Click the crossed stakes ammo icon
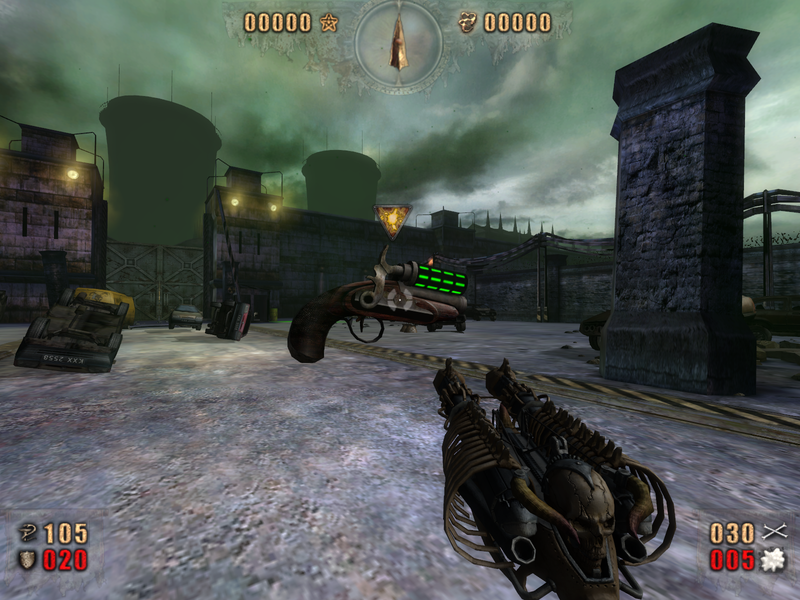800x600 pixels. point(772,532)
